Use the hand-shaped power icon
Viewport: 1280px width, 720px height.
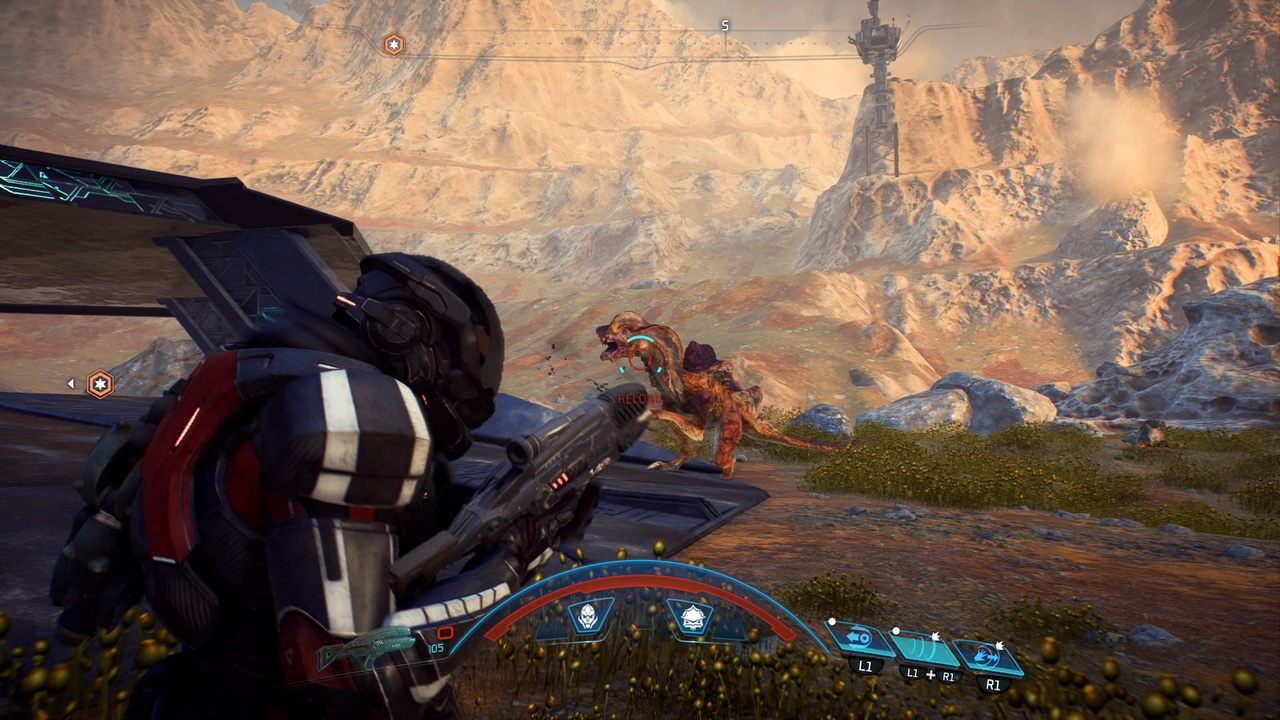[985, 658]
